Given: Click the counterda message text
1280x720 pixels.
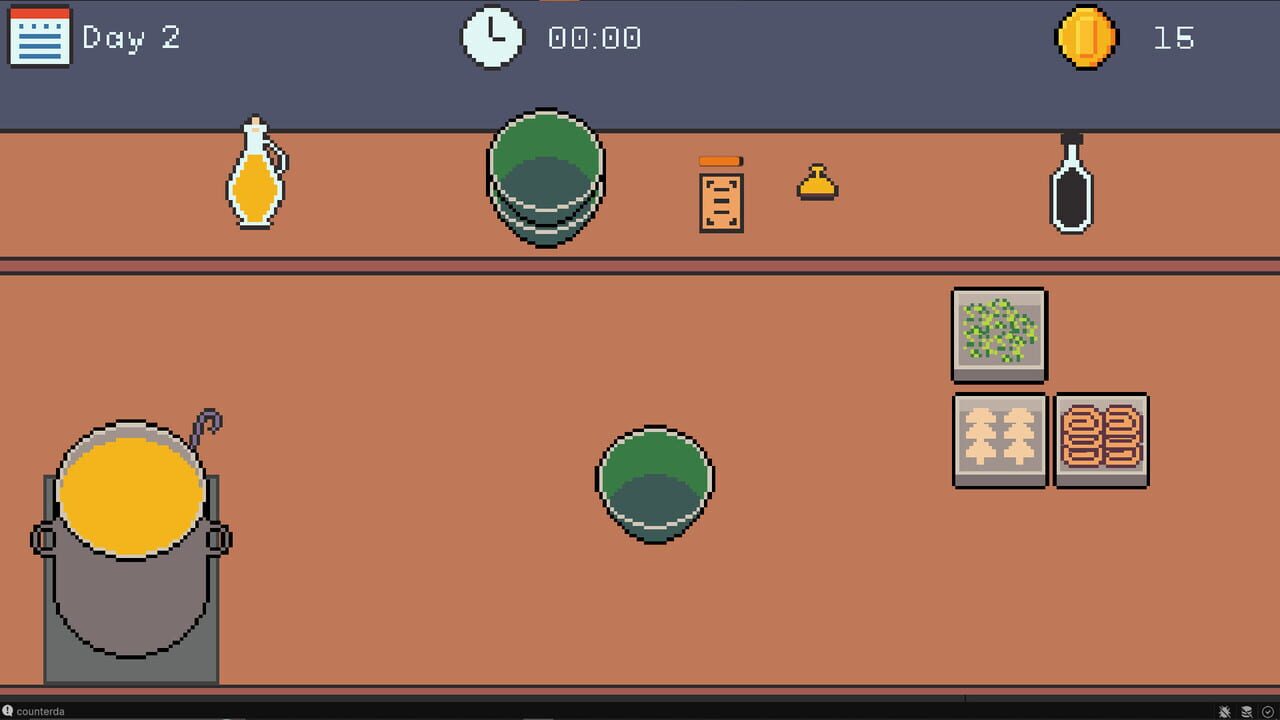Looking at the screenshot, I should [x=40, y=711].
